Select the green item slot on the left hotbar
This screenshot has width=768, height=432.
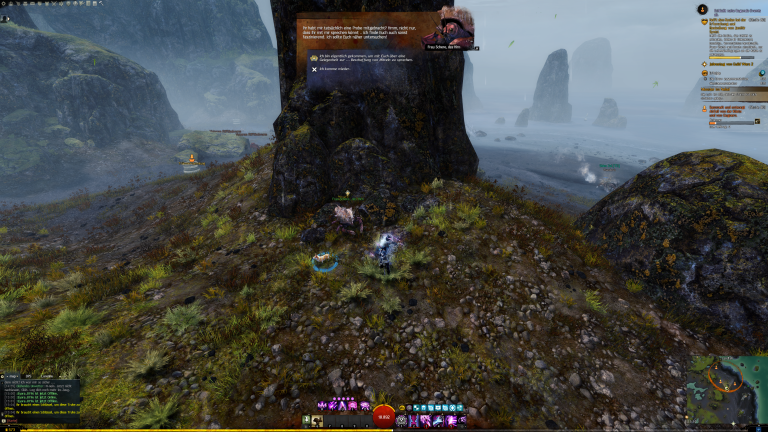point(307,421)
